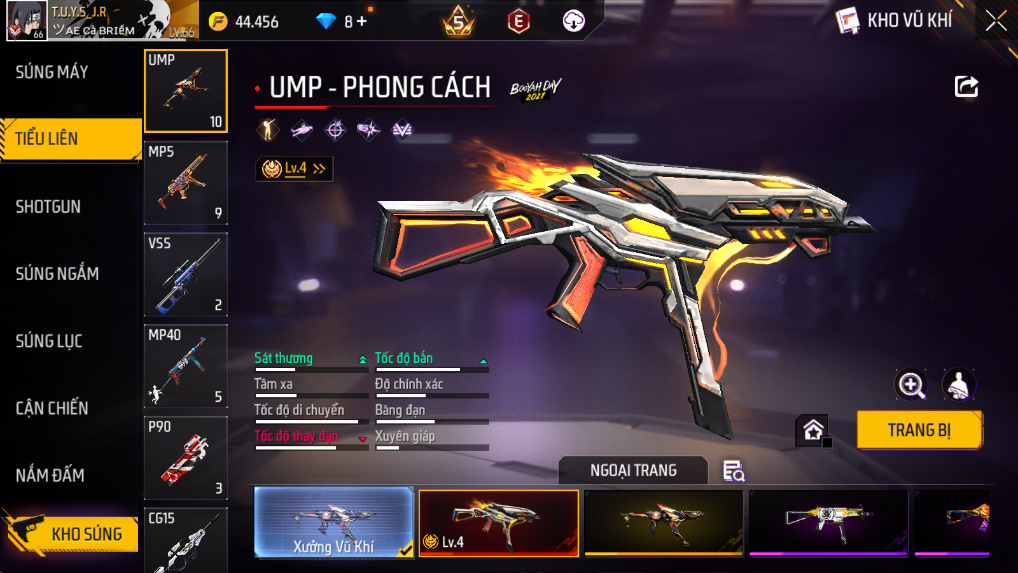Close the weapon screen with X

pyautogui.click(x=996, y=21)
